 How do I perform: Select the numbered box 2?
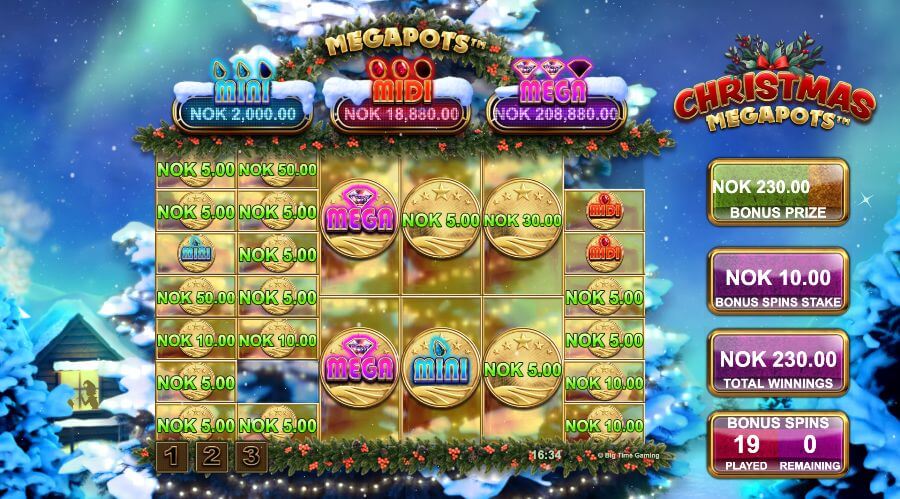pyautogui.click(x=212, y=457)
